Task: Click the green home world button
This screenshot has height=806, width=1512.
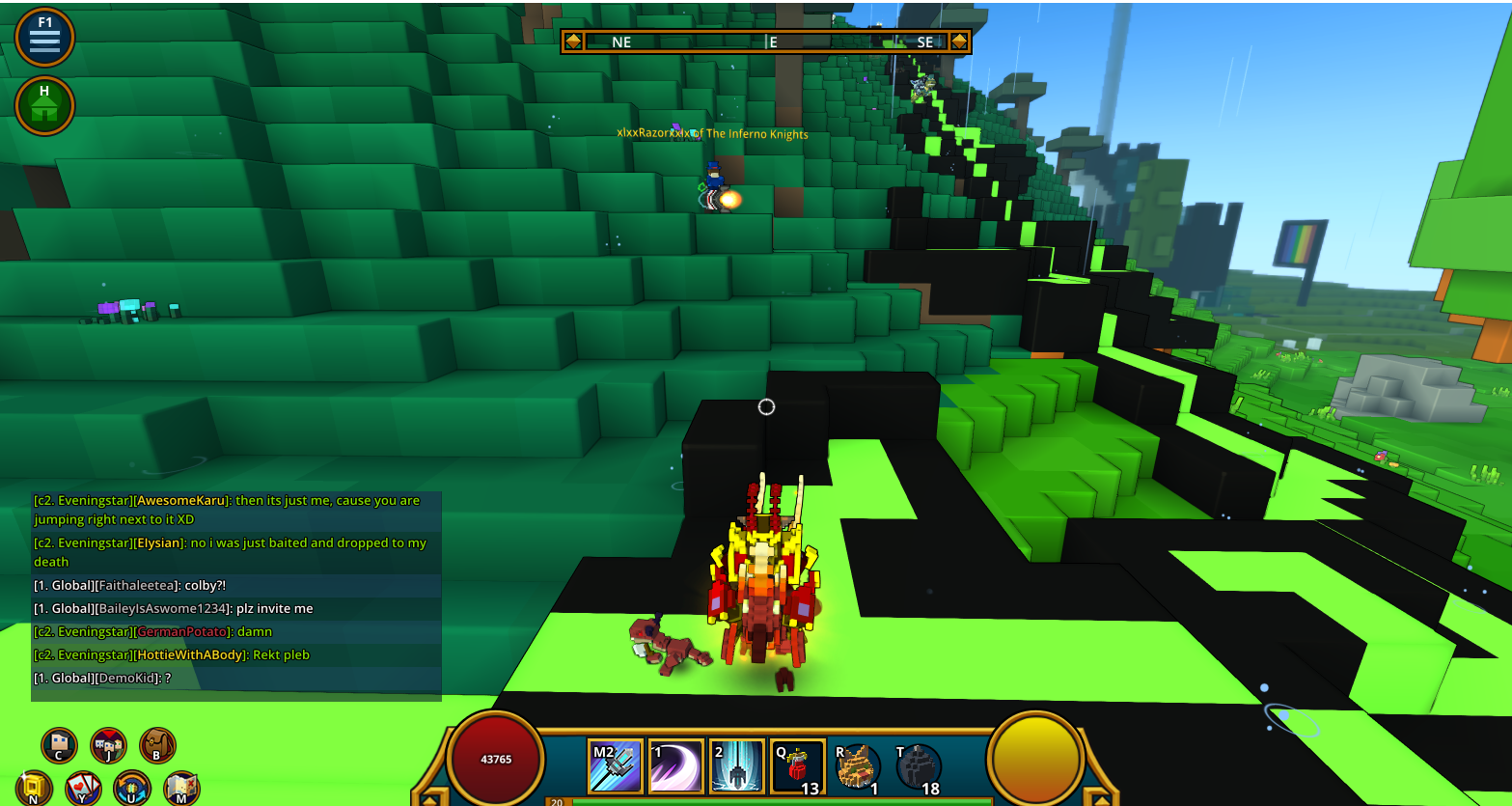Action: click(x=44, y=105)
